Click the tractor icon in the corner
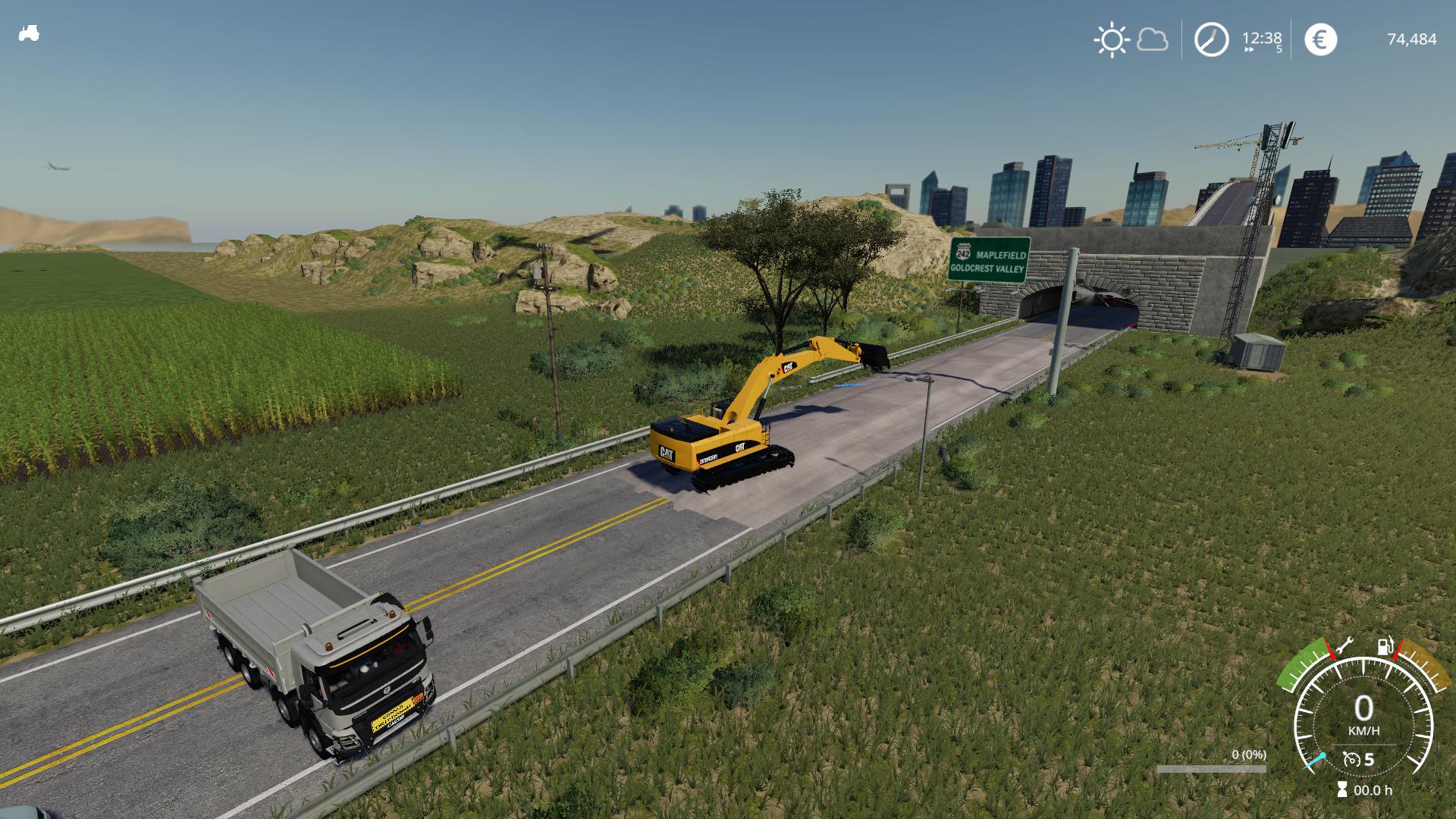 tap(29, 33)
